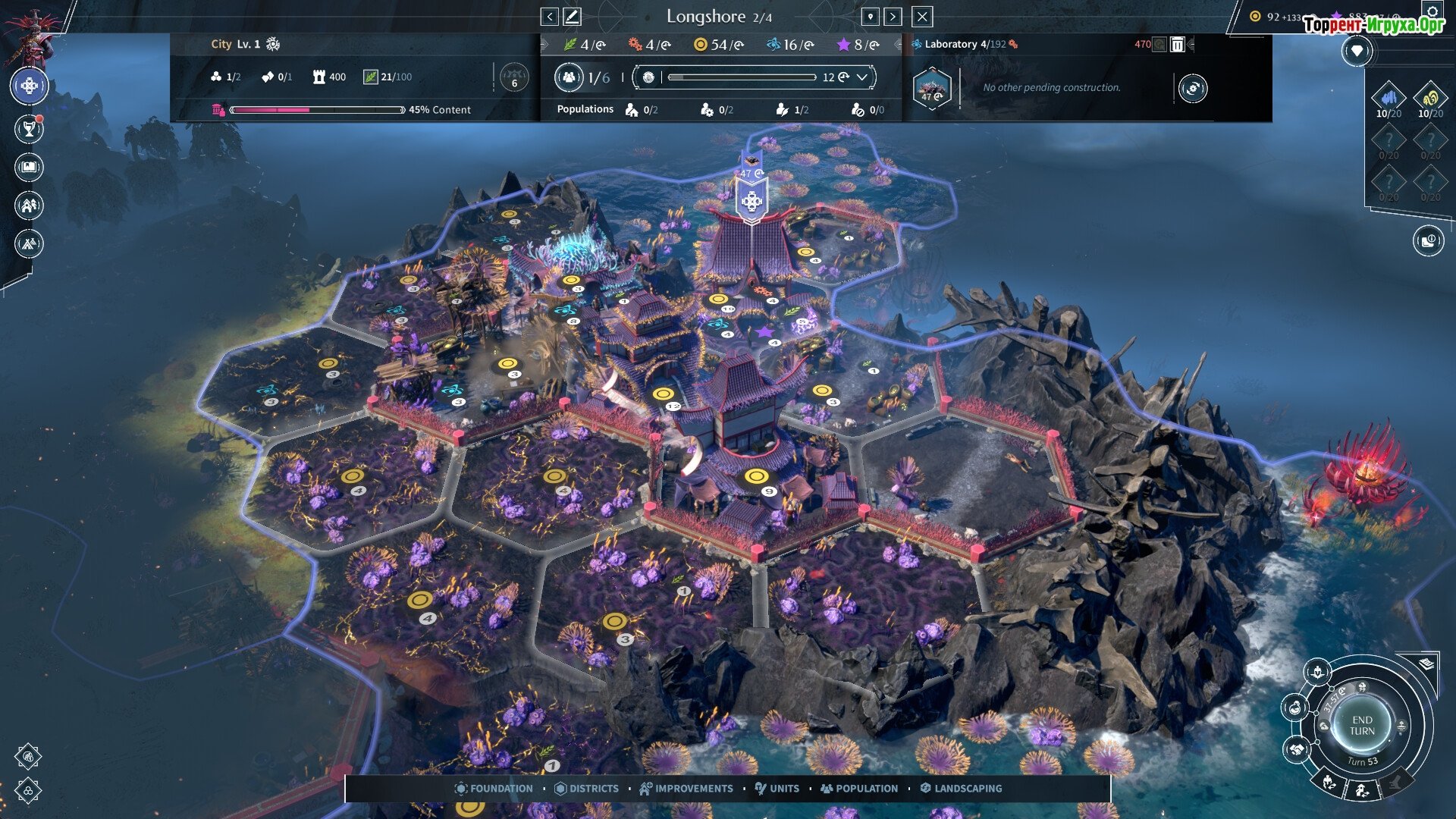Open the trophy objectives screen
Image resolution: width=1456 pixels, height=819 pixels.
pos(29,130)
